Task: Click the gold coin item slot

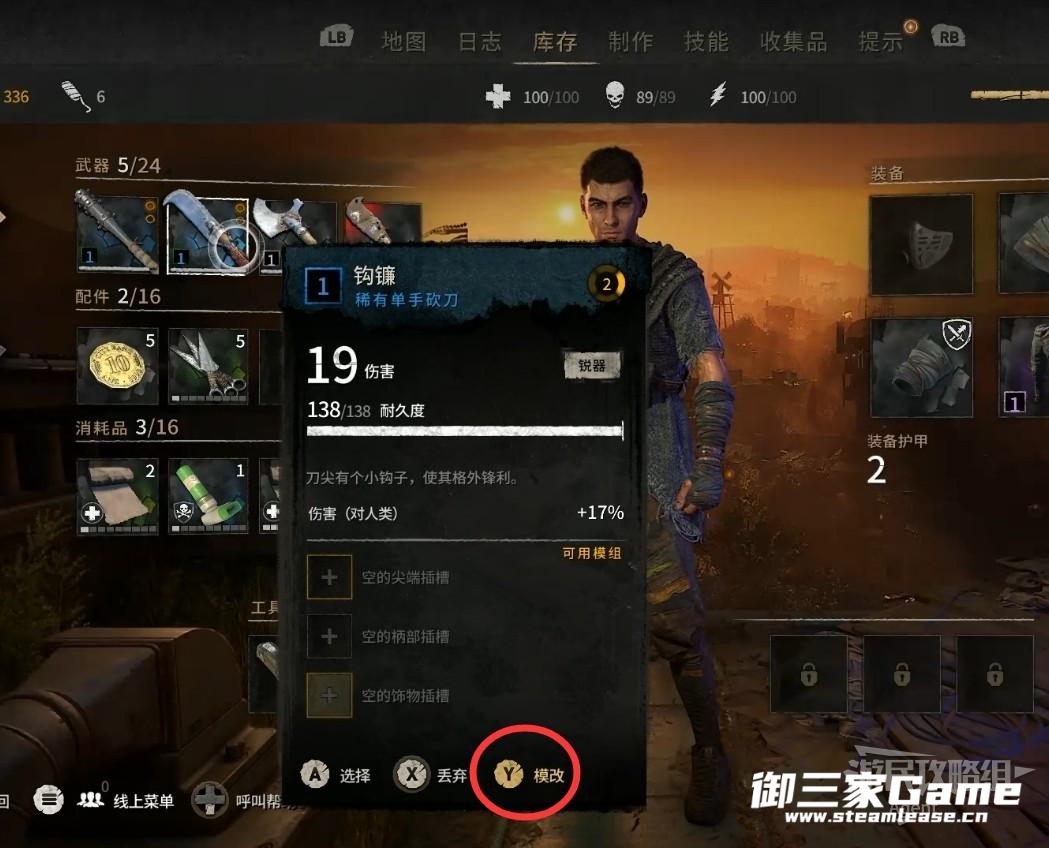Action: click(x=117, y=365)
